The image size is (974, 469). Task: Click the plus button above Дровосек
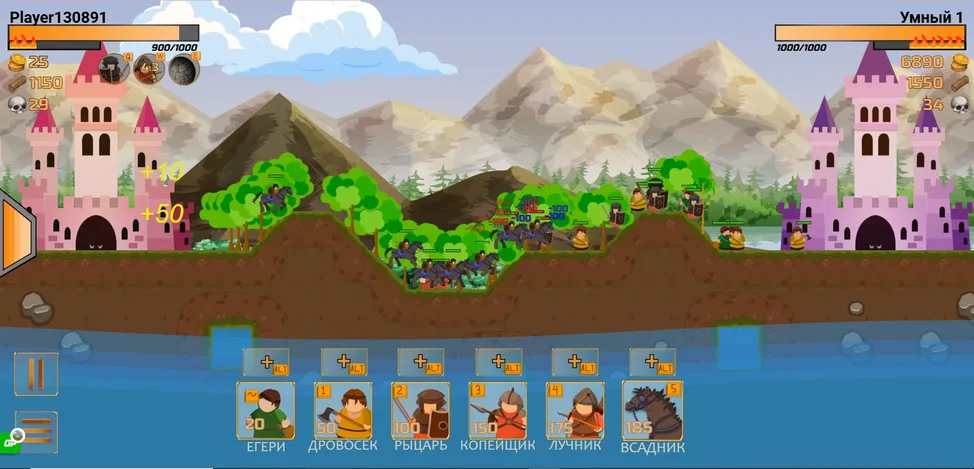point(343,362)
